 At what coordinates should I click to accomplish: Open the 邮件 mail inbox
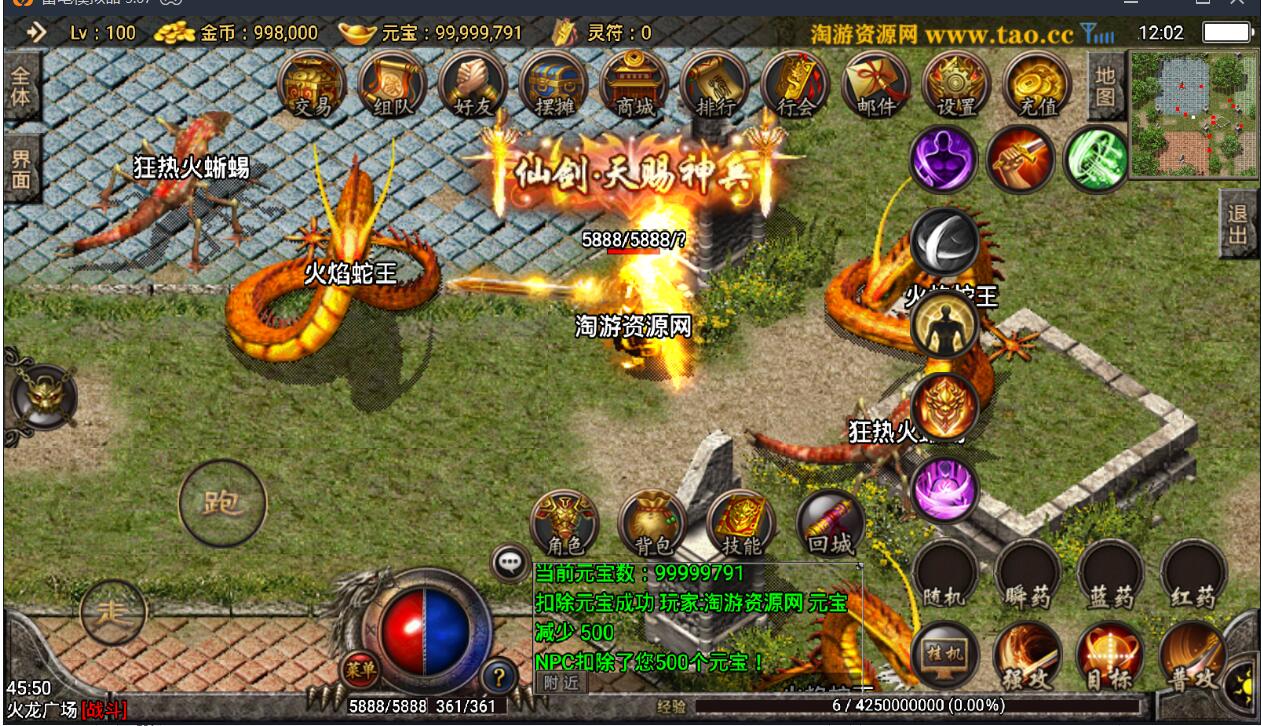(876, 85)
